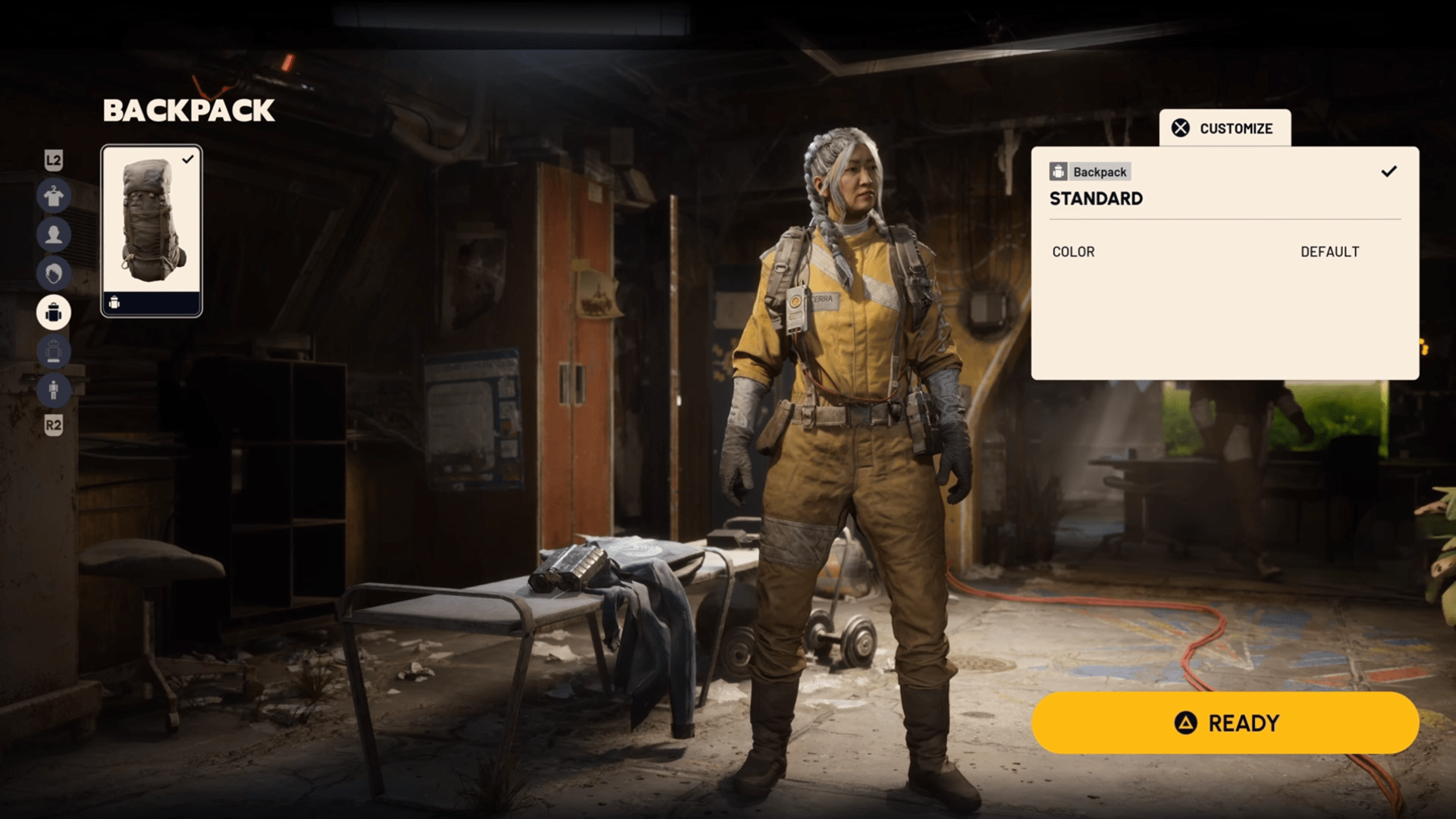The height and width of the screenshot is (819, 1456).
Task: Open the face customization icon
Action: pyautogui.click(x=54, y=235)
